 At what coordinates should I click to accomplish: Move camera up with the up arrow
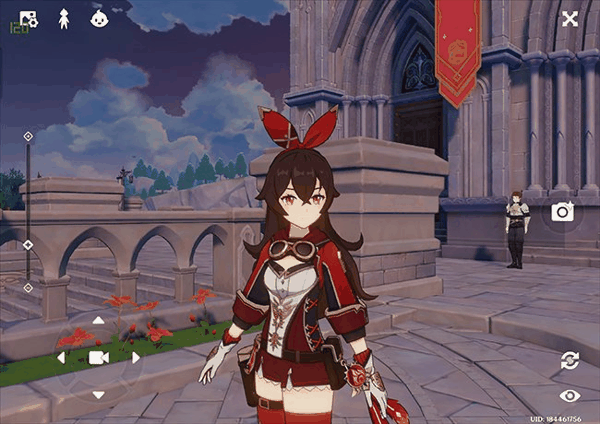coord(98,321)
